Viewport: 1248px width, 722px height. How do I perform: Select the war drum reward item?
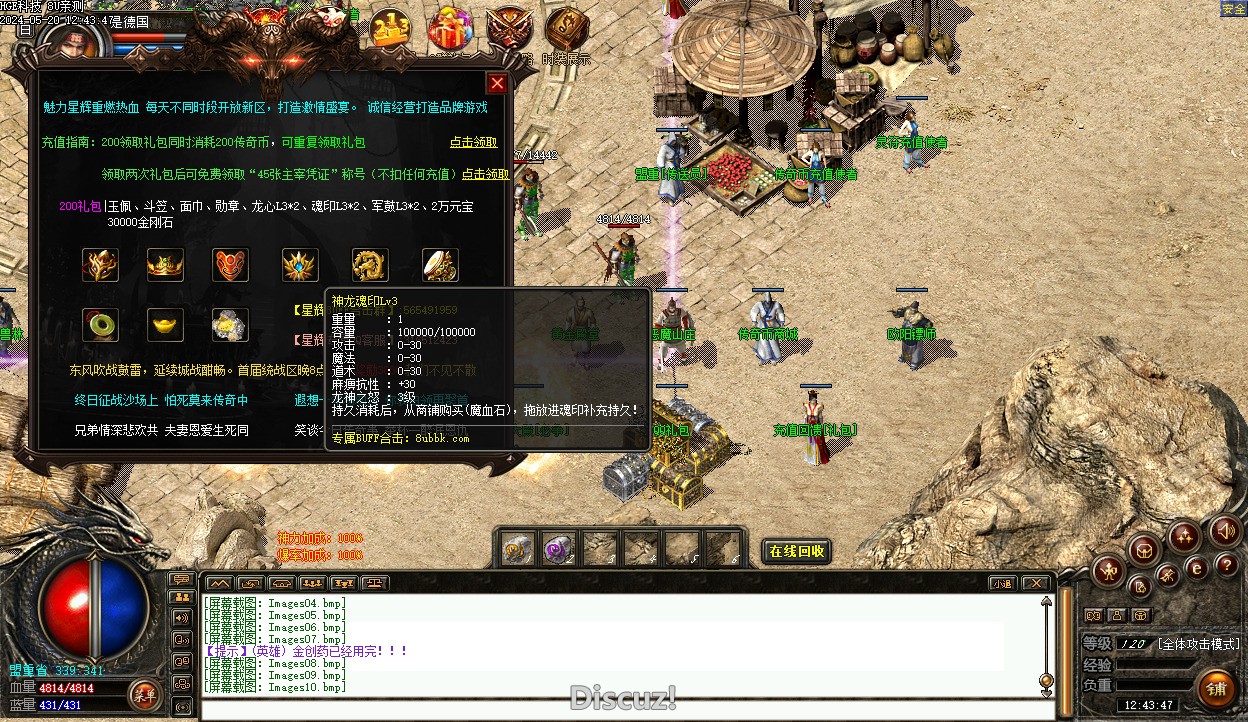tap(440, 265)
